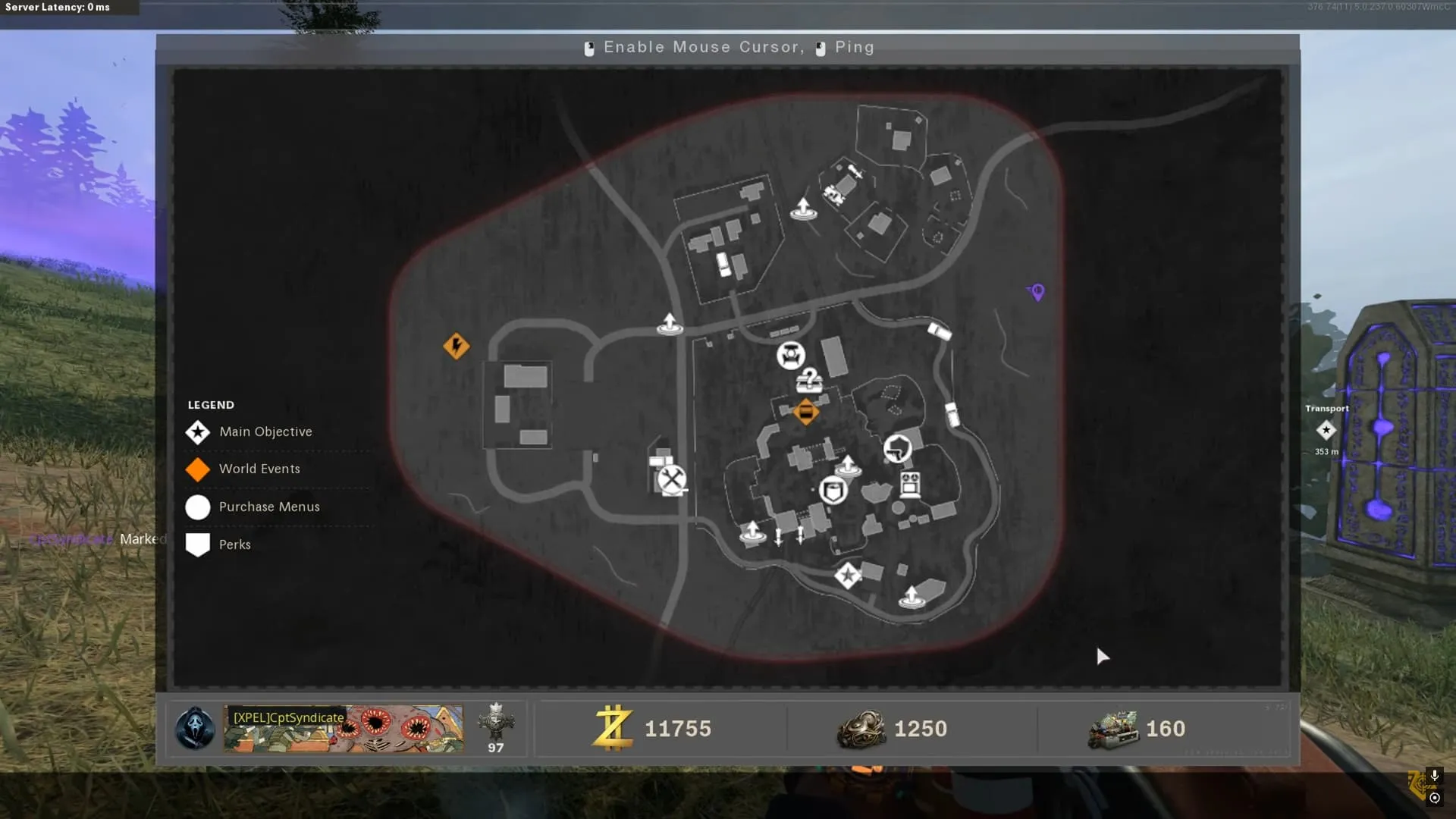Select the can perk icon in a shield
1456x819 pixels.
tap(833, 491)
